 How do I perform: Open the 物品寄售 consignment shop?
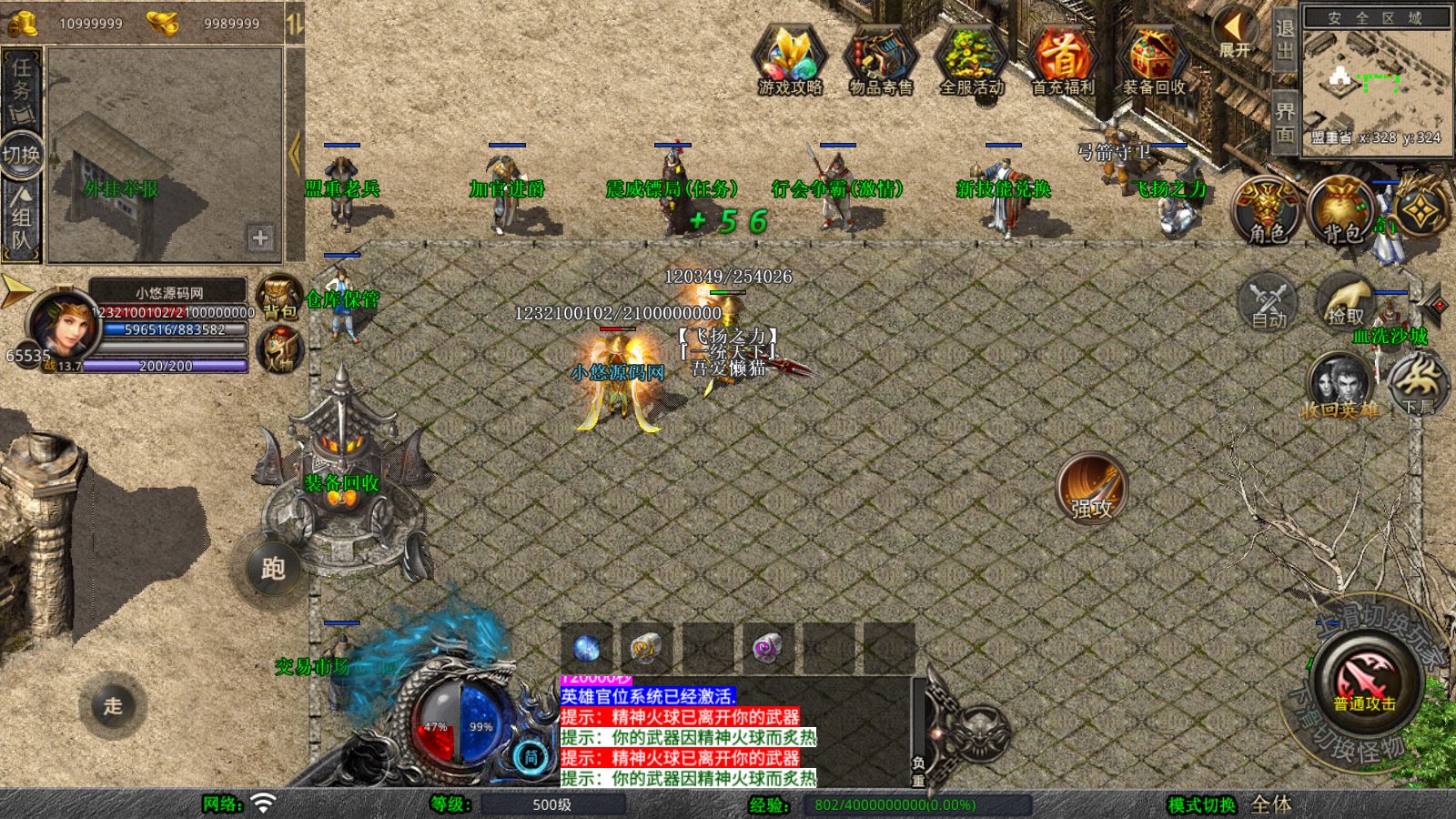click(880, 60)
